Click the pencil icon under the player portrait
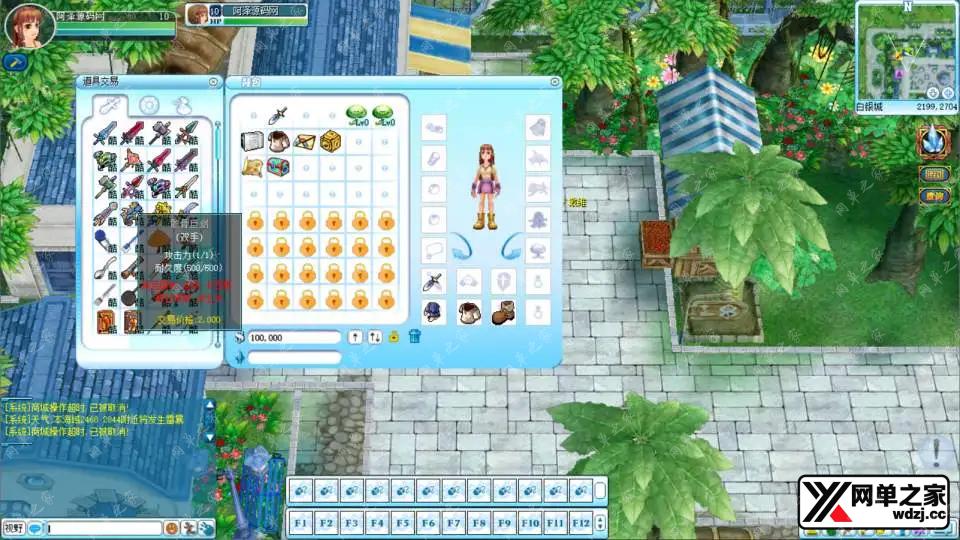Screen dimensions: 960x540 (14, 61)
